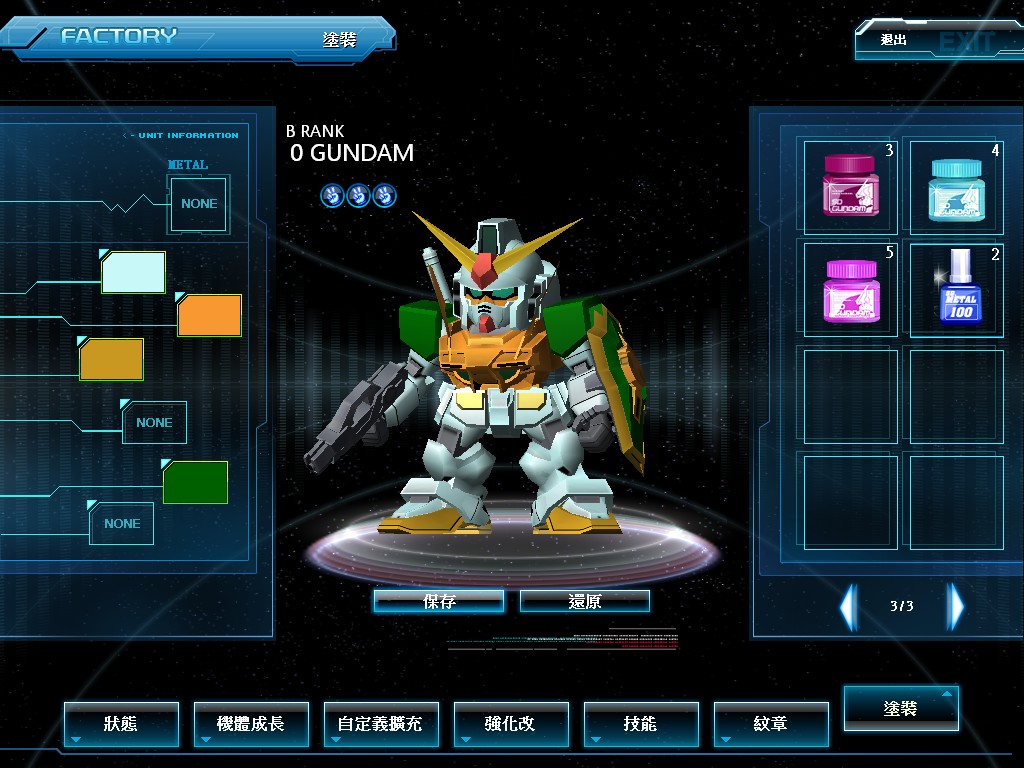Image resolution: width=1024 pixels, height=768 pixels.
Task: Choose the light cyan color swatch
Action: [134, 272]
